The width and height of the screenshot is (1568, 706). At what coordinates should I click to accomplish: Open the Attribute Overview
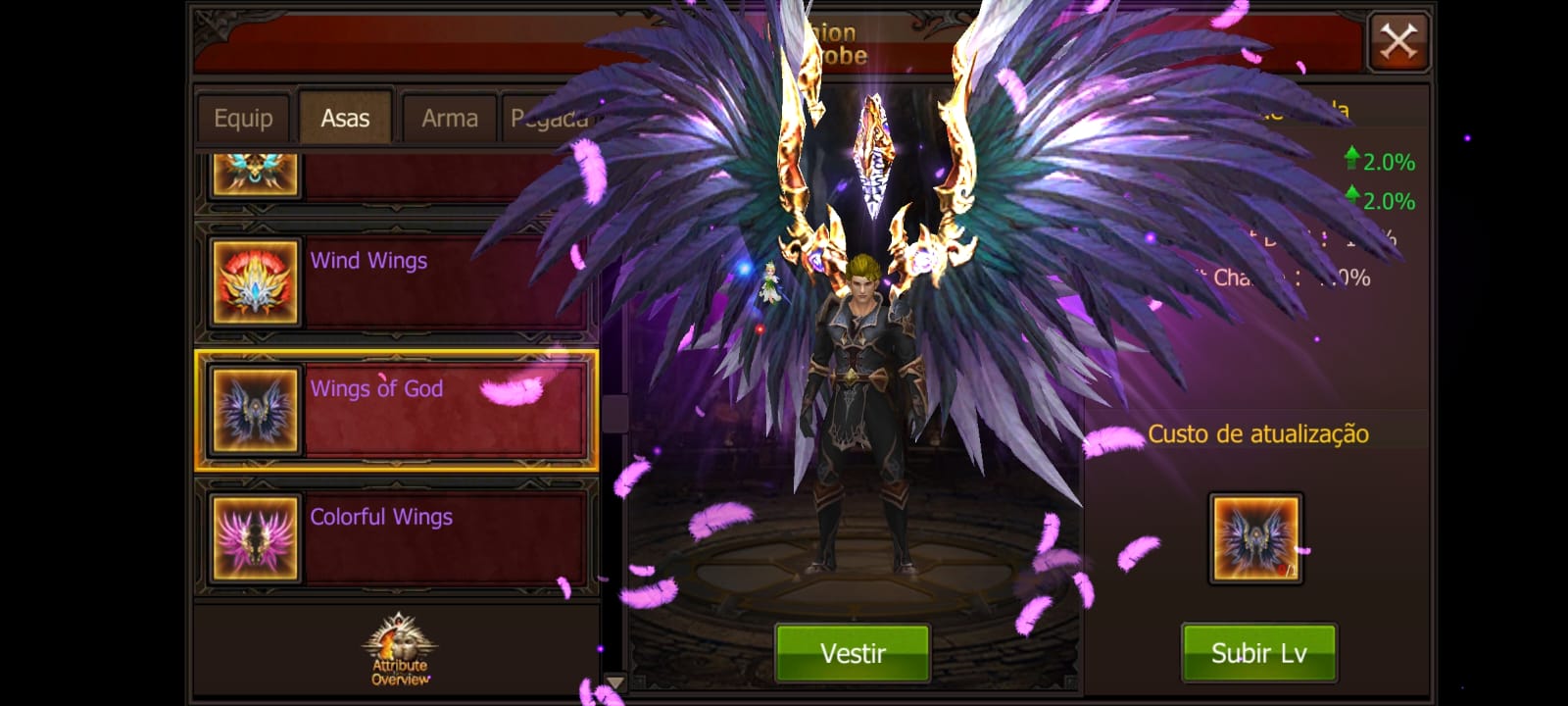[399, 651]
